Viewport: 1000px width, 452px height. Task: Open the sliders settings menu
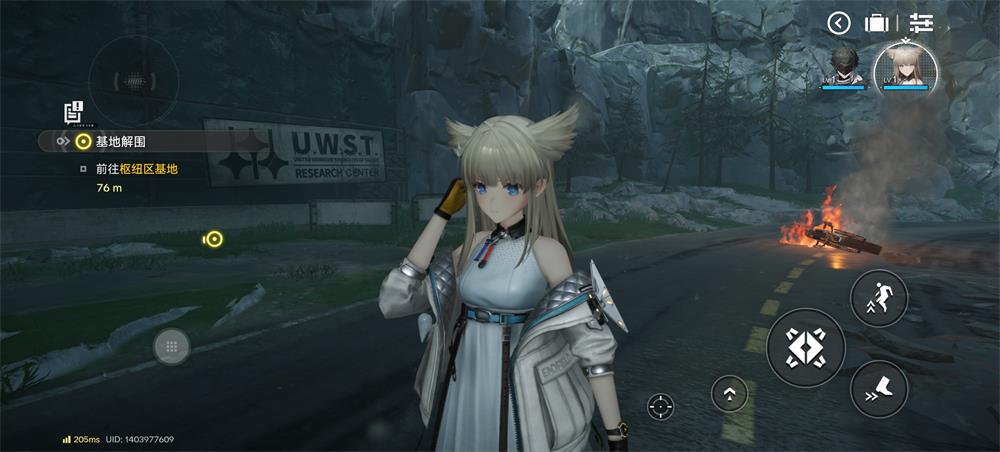point(921,23)
